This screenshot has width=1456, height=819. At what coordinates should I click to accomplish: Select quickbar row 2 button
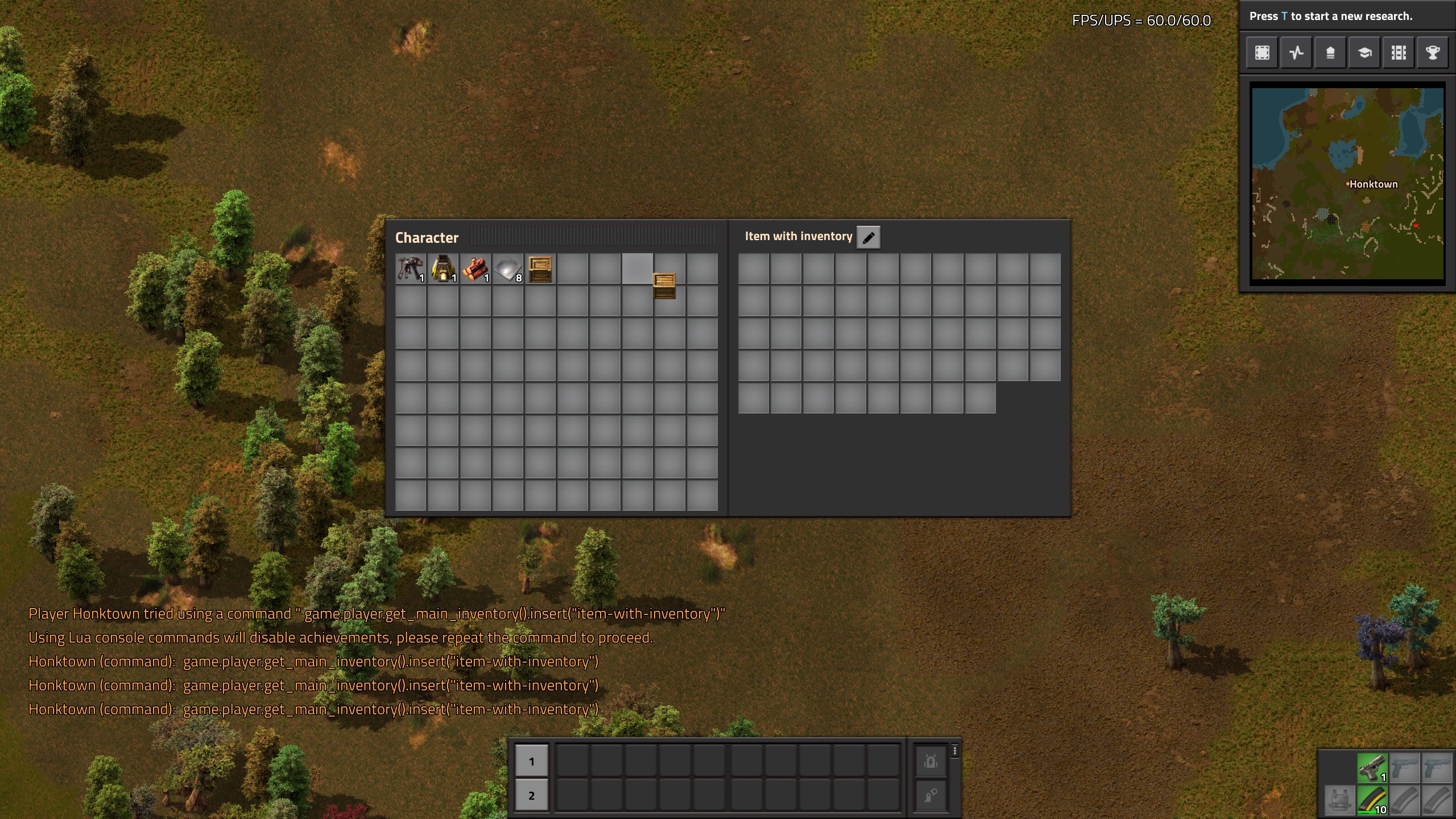click(x=531, y=795)
